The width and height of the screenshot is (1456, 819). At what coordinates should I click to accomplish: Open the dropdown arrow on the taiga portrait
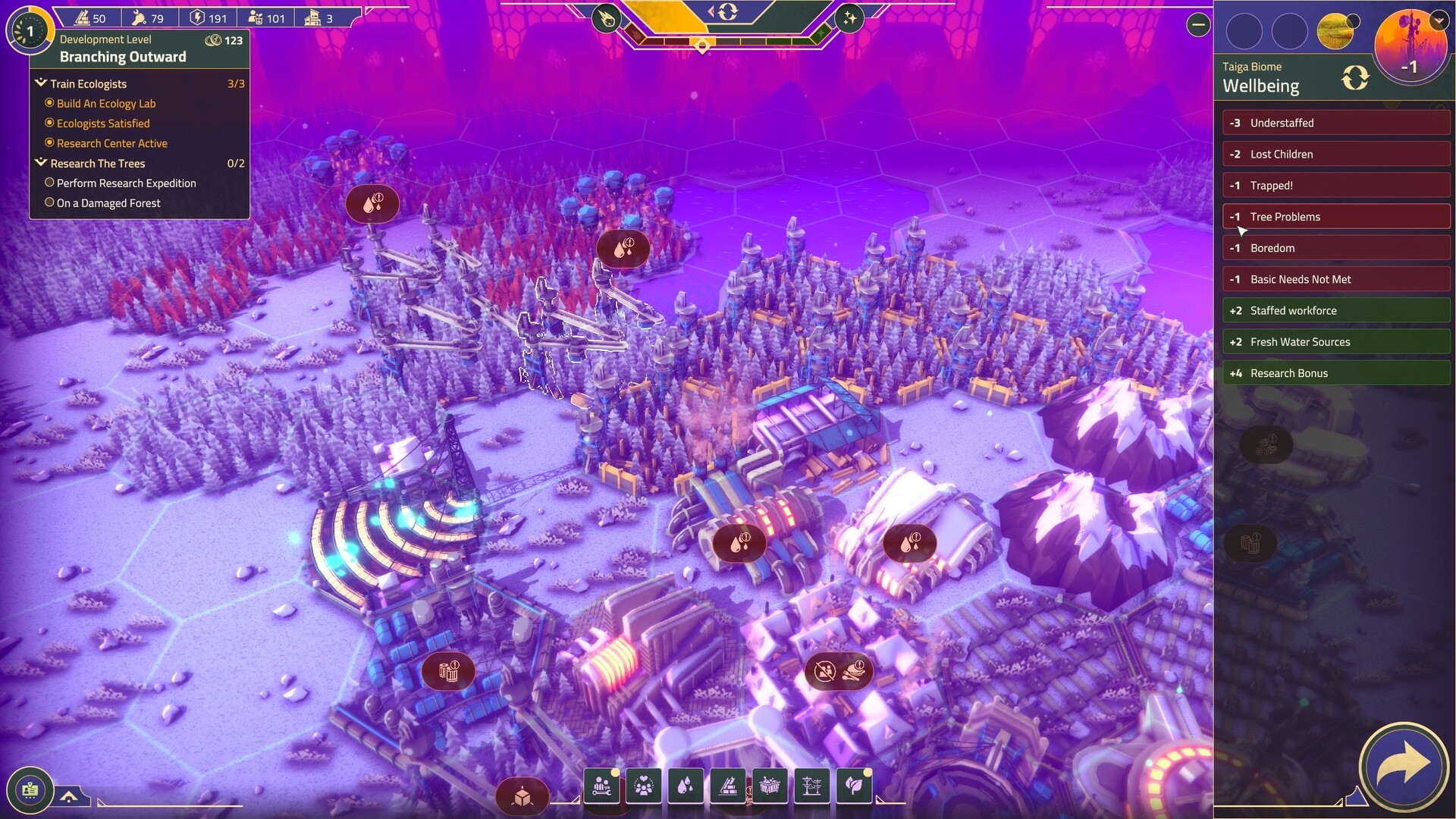pos(1439,21)
